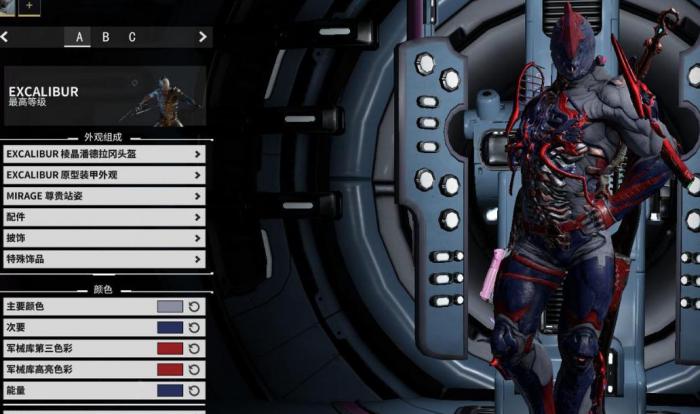Image resolution: width=700 pixels, height=414 pixels.
Task: Reset the 主要颜色 primary color
Action: [x=195, y=307]
